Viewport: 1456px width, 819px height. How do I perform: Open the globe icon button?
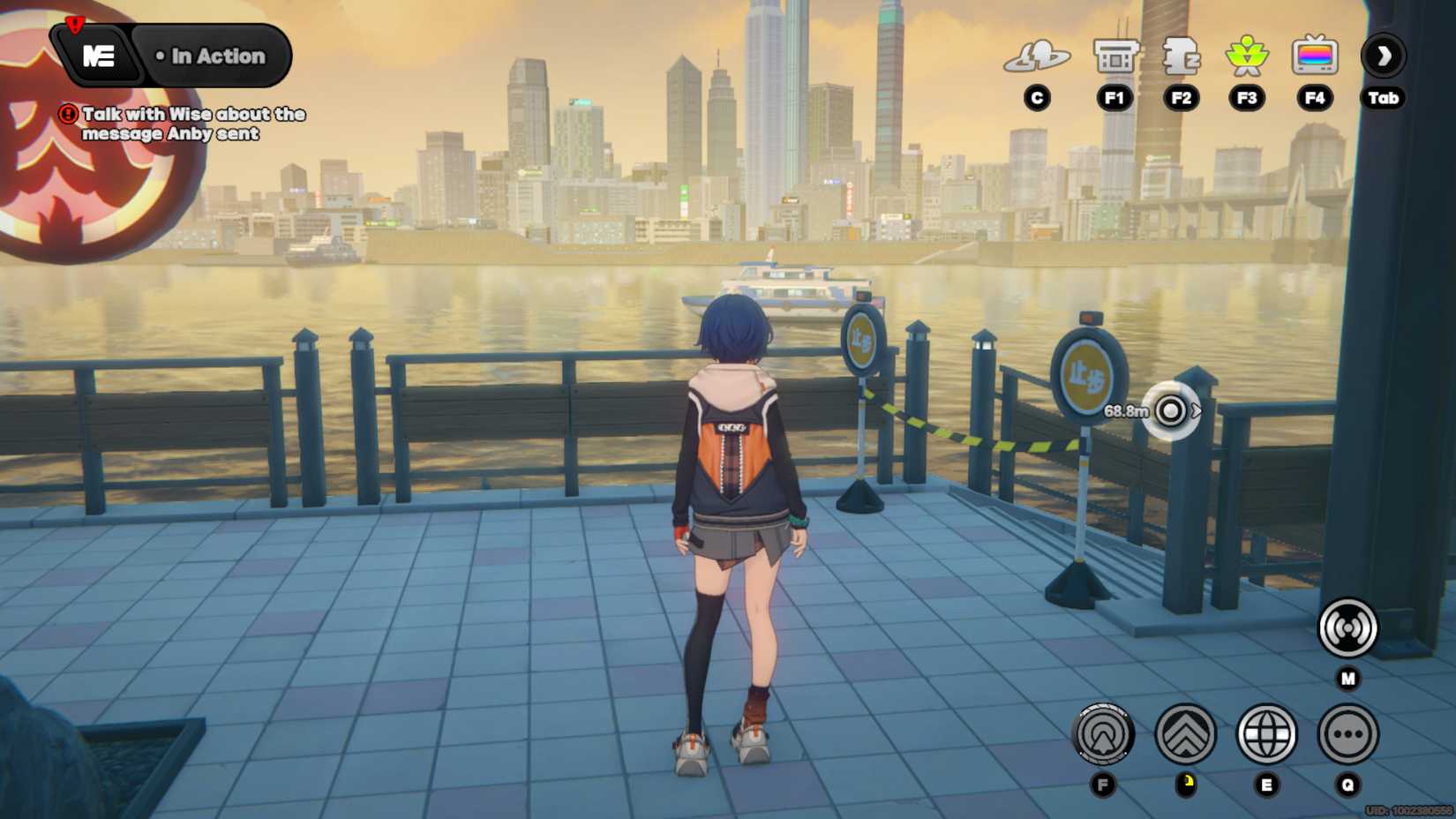[1266, 733]
